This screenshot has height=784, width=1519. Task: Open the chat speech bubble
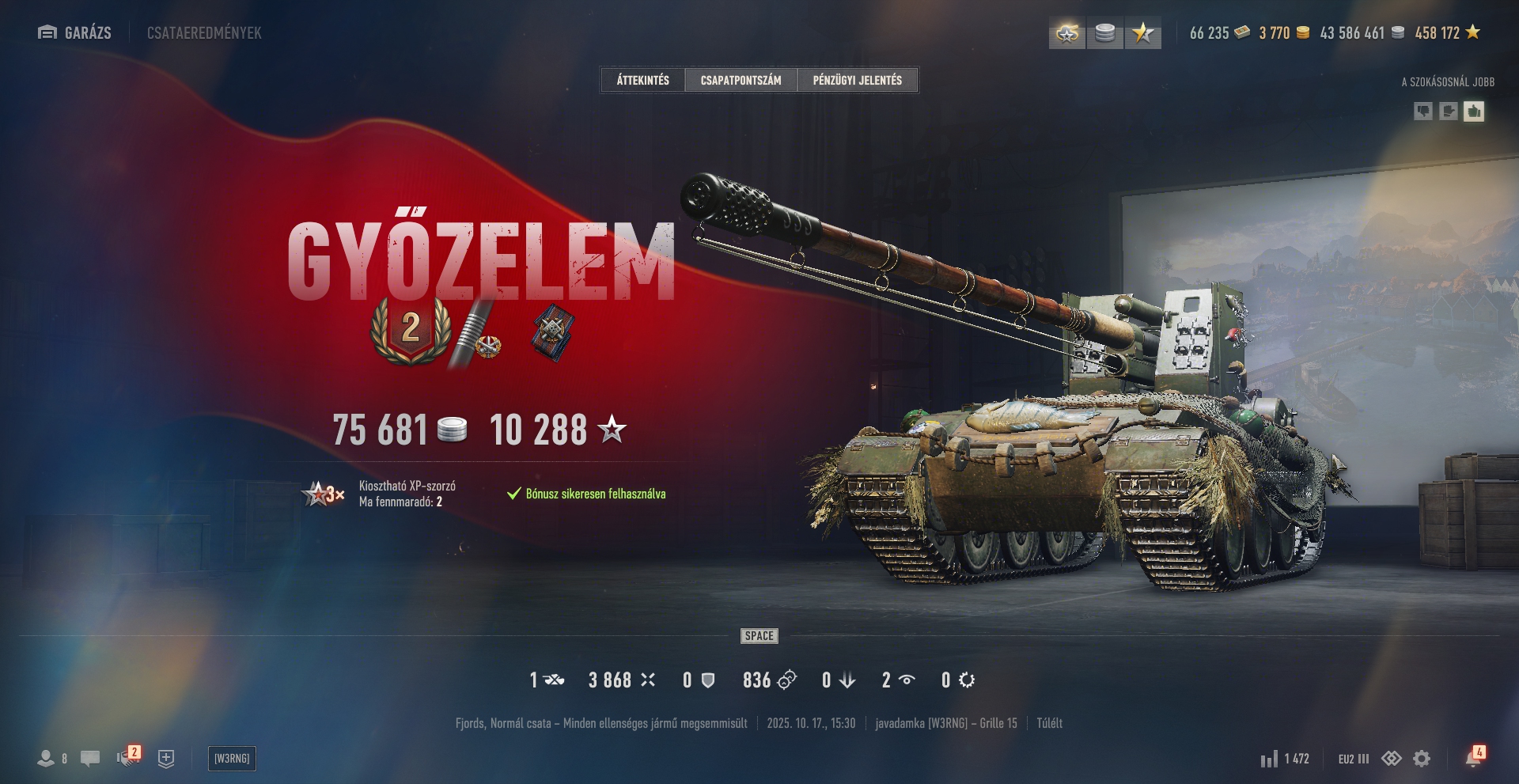(90, 759)
